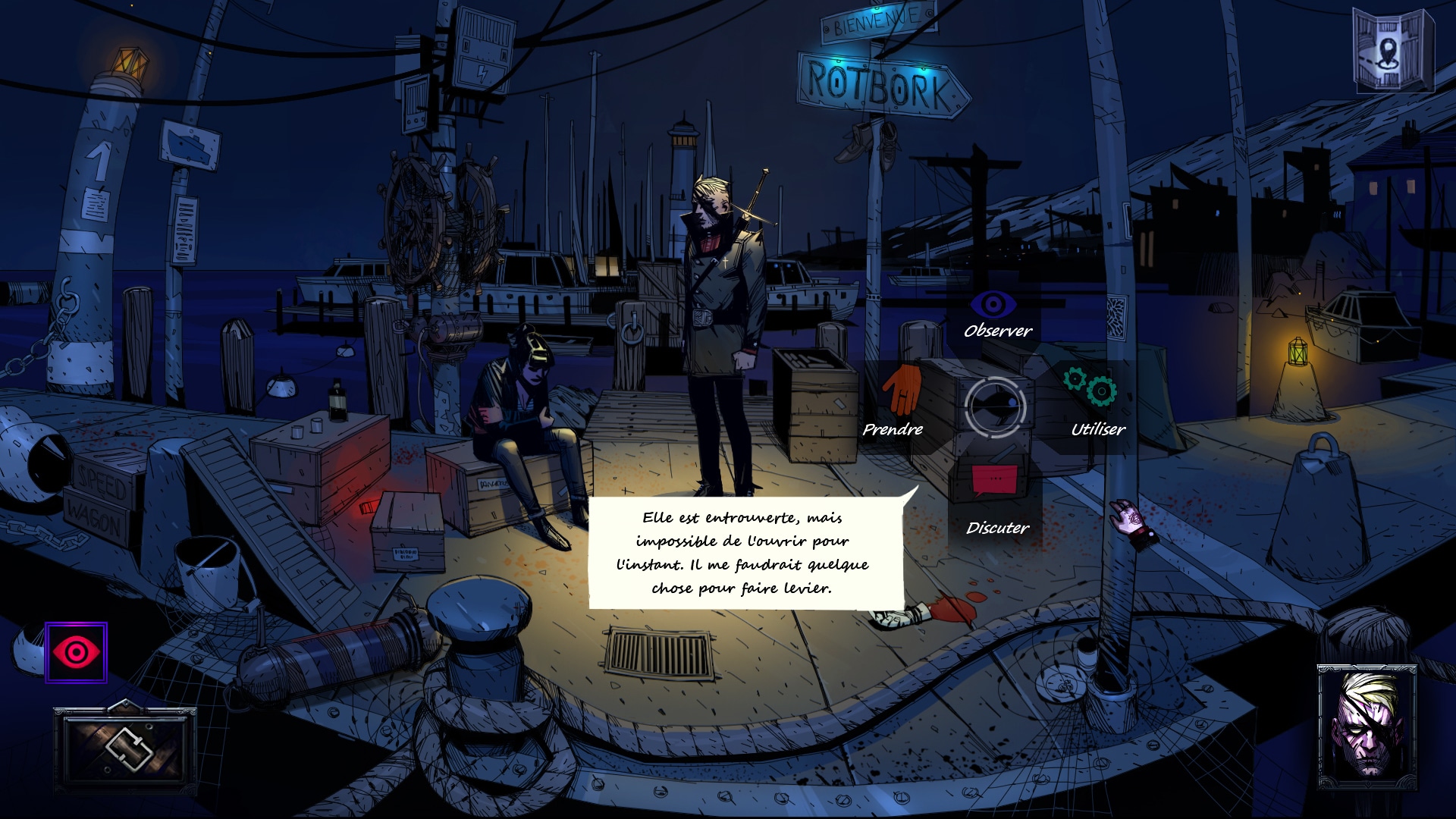This screenshot has height=819, width=1456.
Task: Toggle the red eye vision button
Action: click(76, 652)
